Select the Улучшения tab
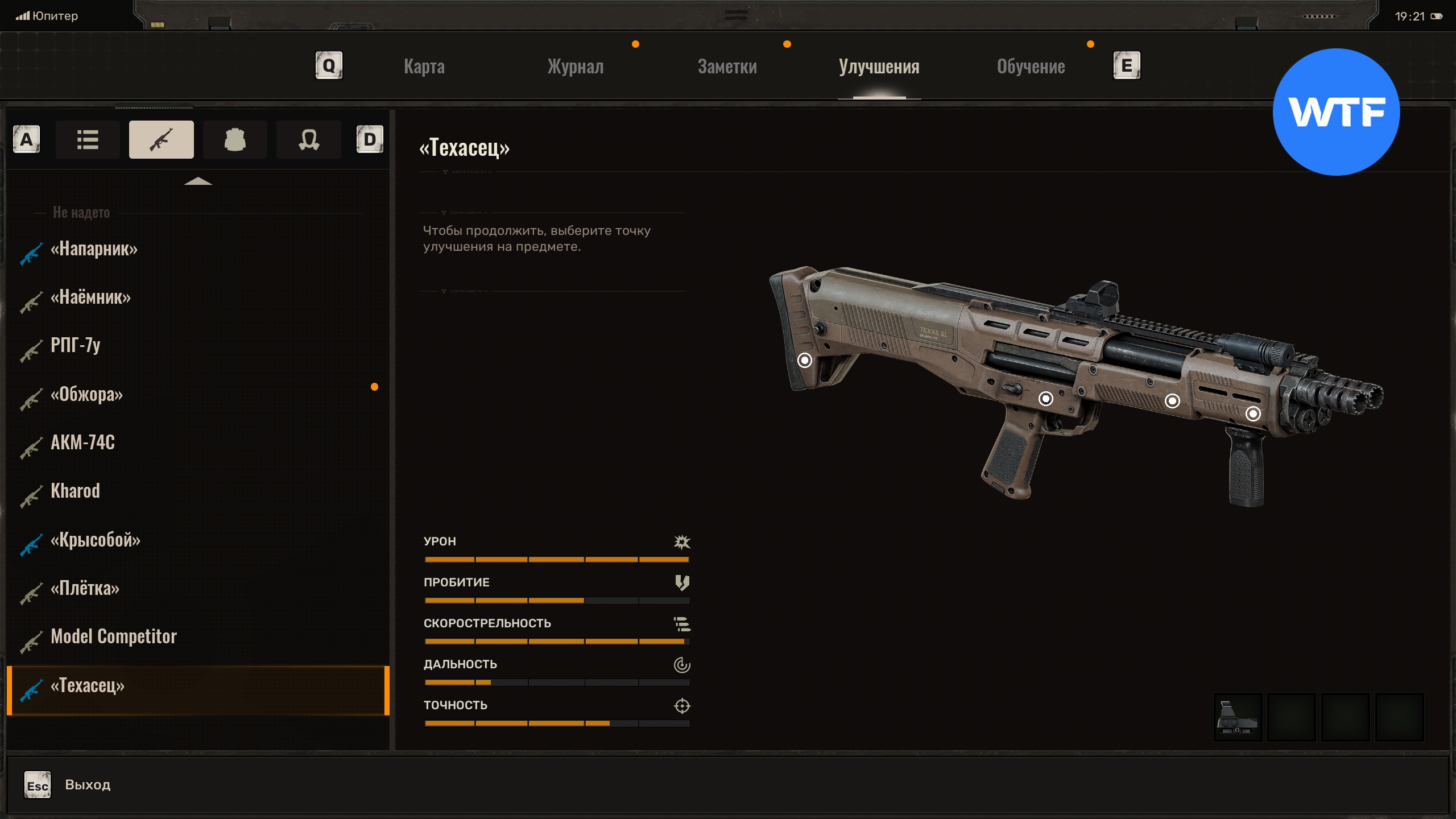This screenshot has width=1456, height=819. coord(879,67)
